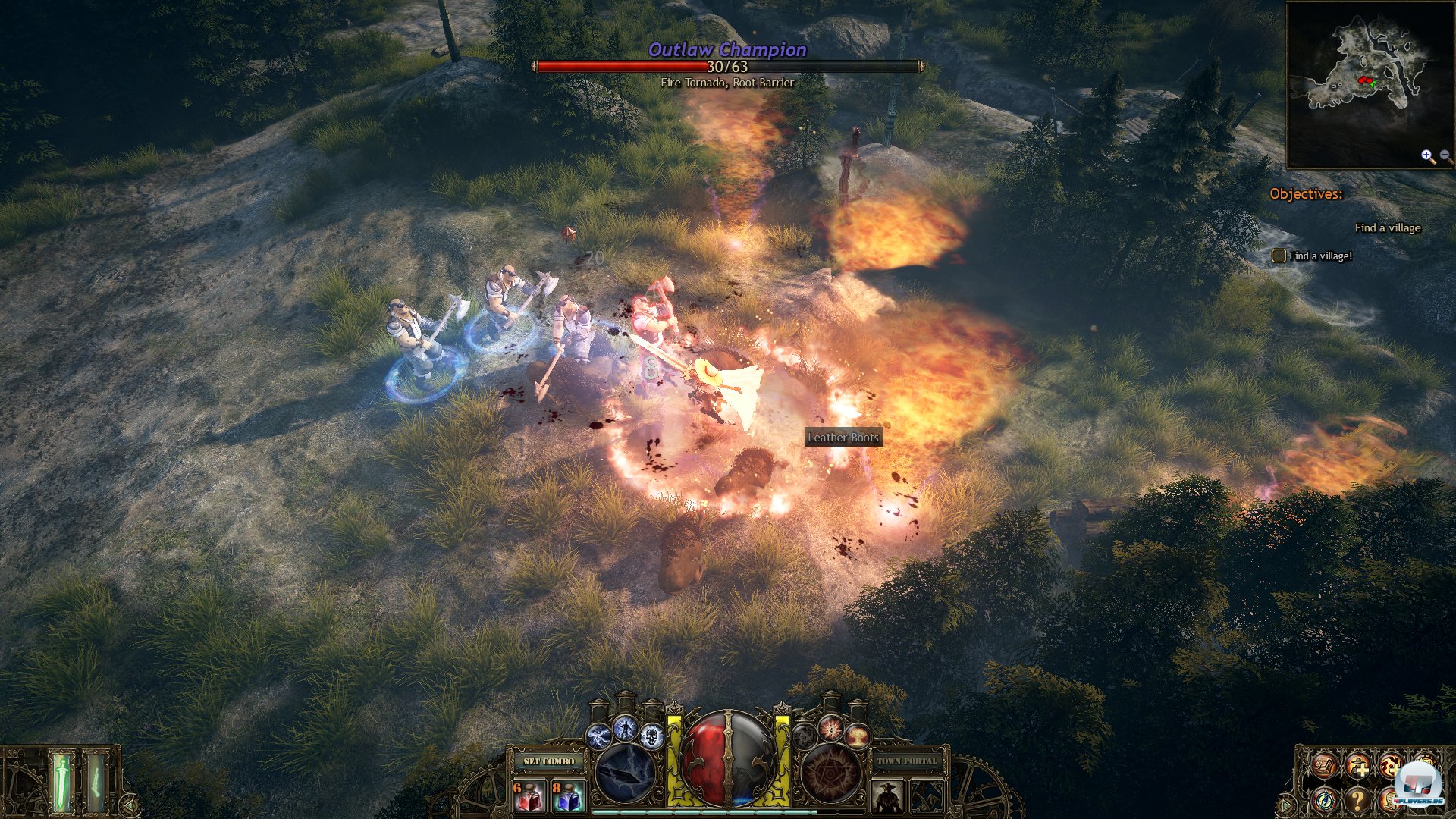1456x819 pixels.
Task: Select the large pentagram skill orb
Action: (831, 773)
